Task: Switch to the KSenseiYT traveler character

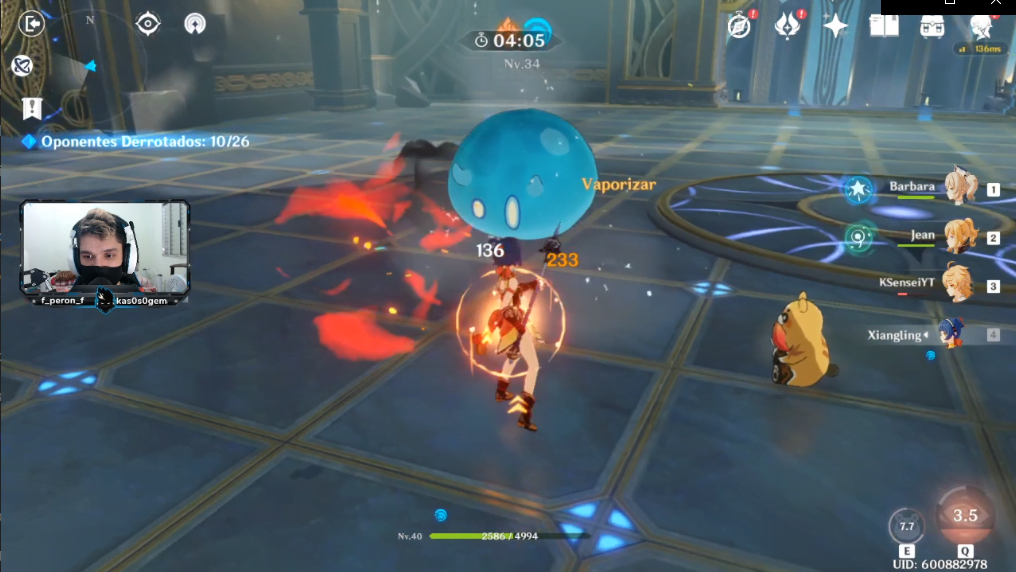Action: point(958,284)
